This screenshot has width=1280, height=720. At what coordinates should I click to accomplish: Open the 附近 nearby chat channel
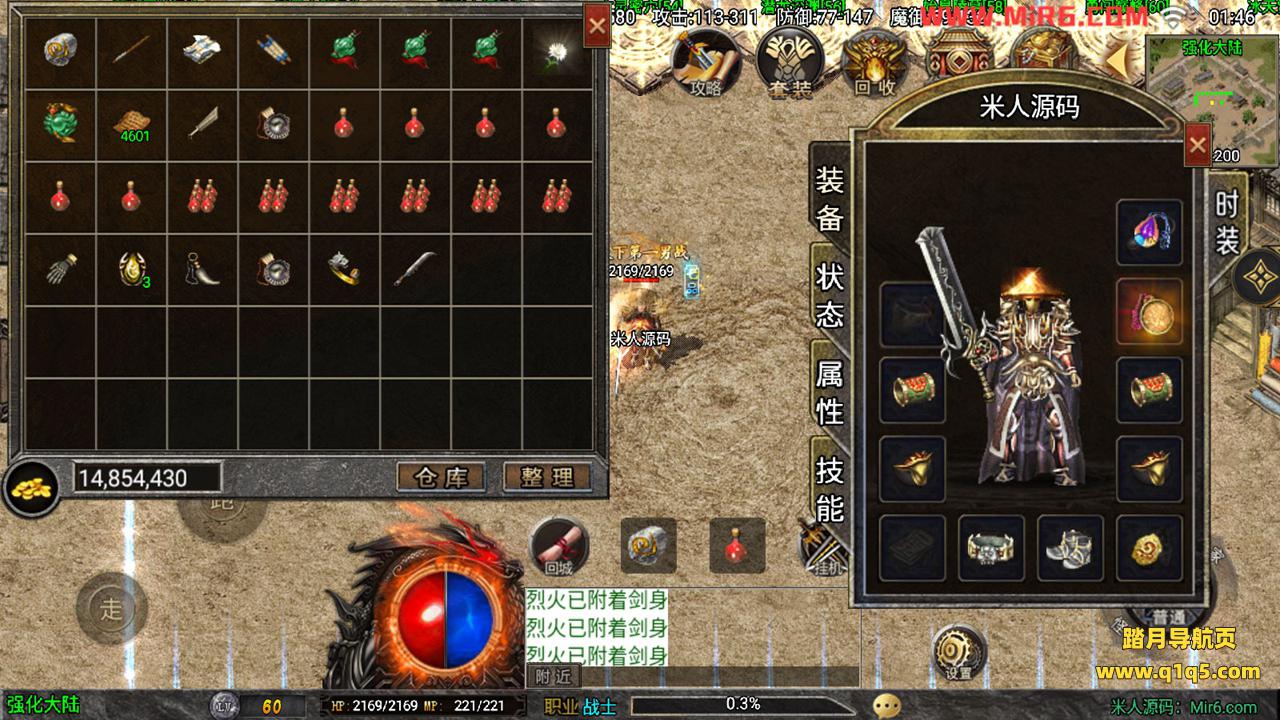pyautogui.click(x=553, y=676)
